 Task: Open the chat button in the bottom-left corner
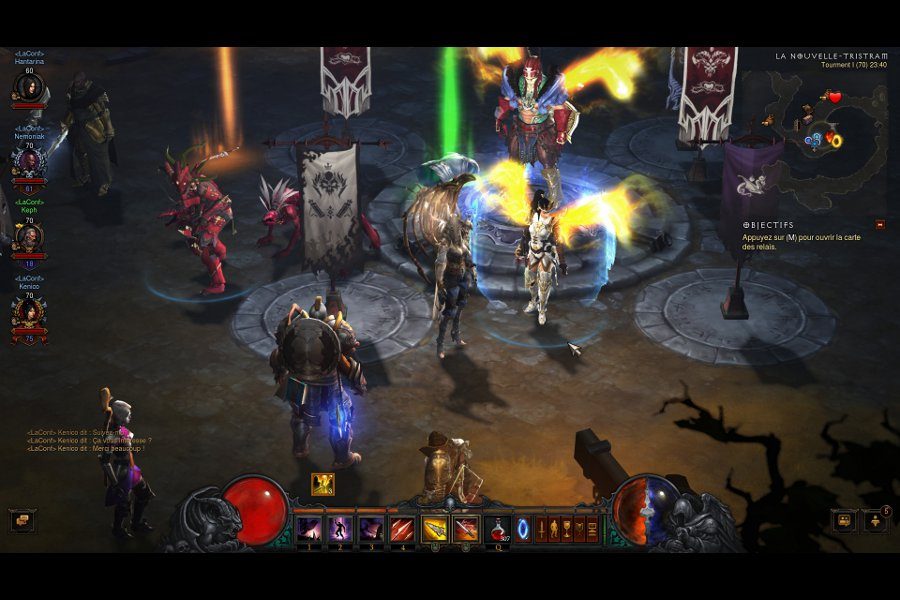[22, 520]
